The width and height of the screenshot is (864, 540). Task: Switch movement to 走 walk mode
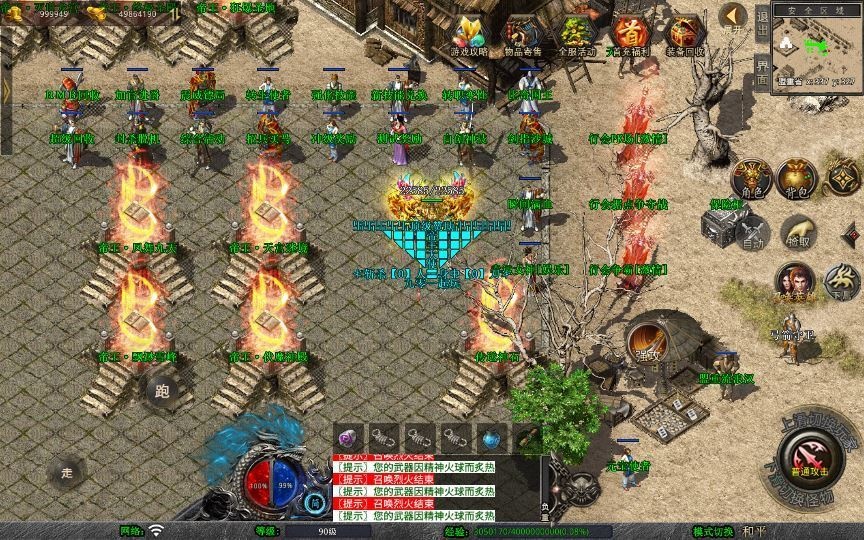tap(68, 470)
